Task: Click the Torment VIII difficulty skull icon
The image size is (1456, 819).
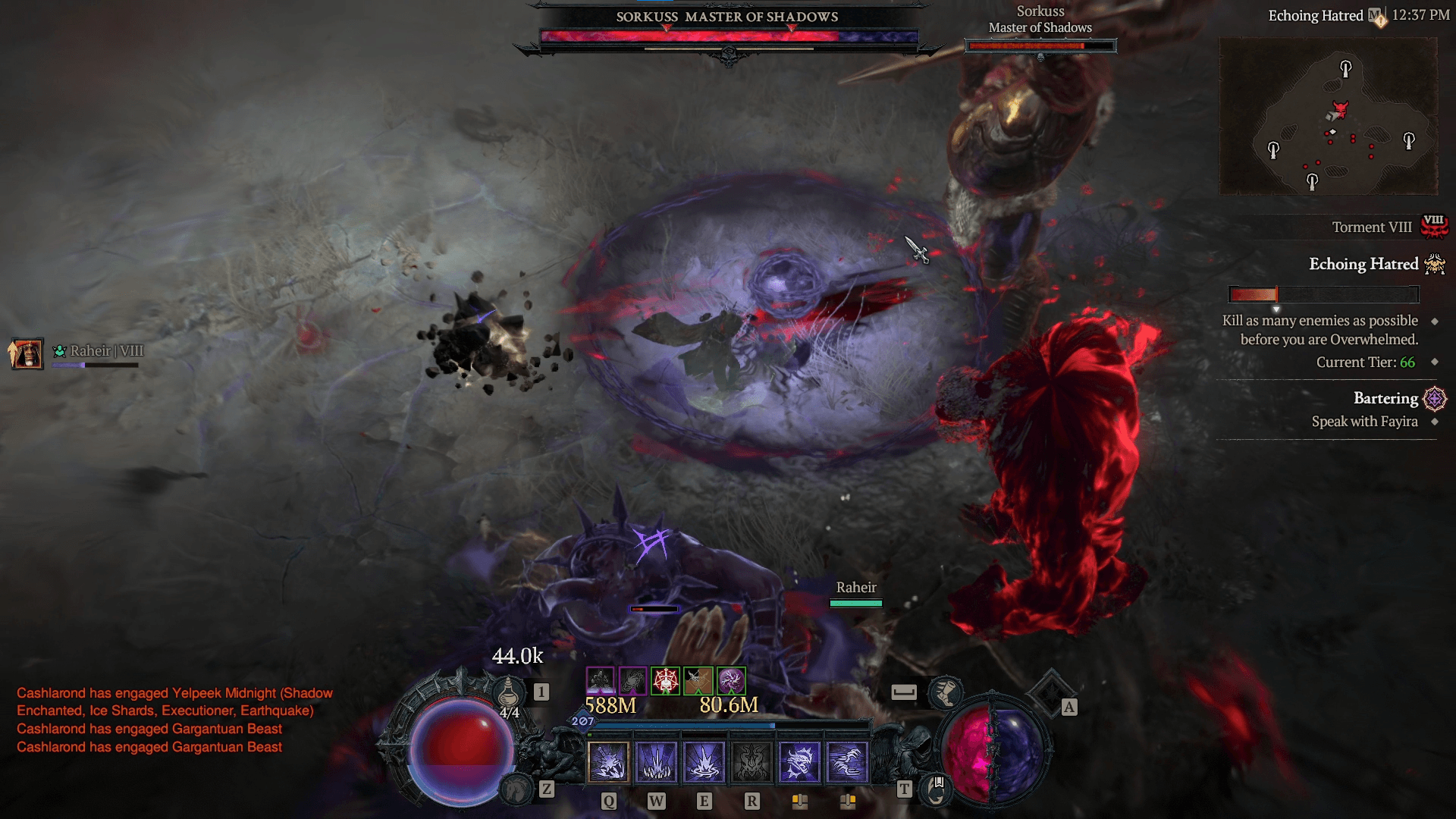Action: [x=1434, y=226]
